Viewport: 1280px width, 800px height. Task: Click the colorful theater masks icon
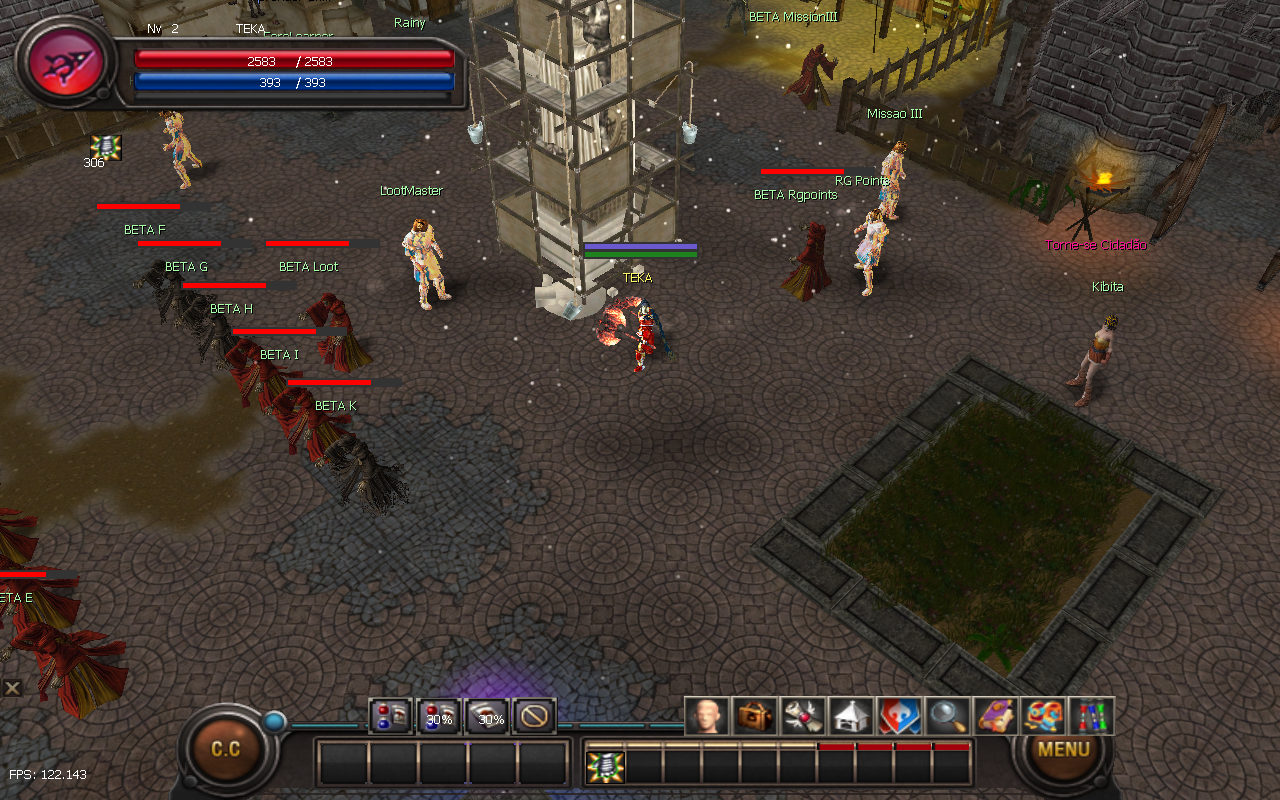point(1043,716)
